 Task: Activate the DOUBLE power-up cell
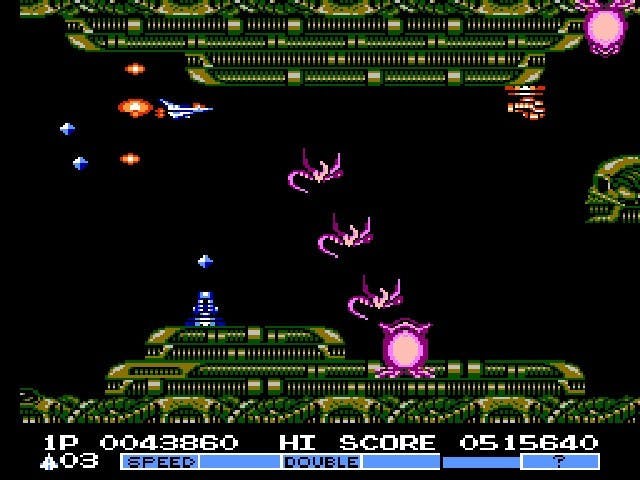tap(321, 462)
